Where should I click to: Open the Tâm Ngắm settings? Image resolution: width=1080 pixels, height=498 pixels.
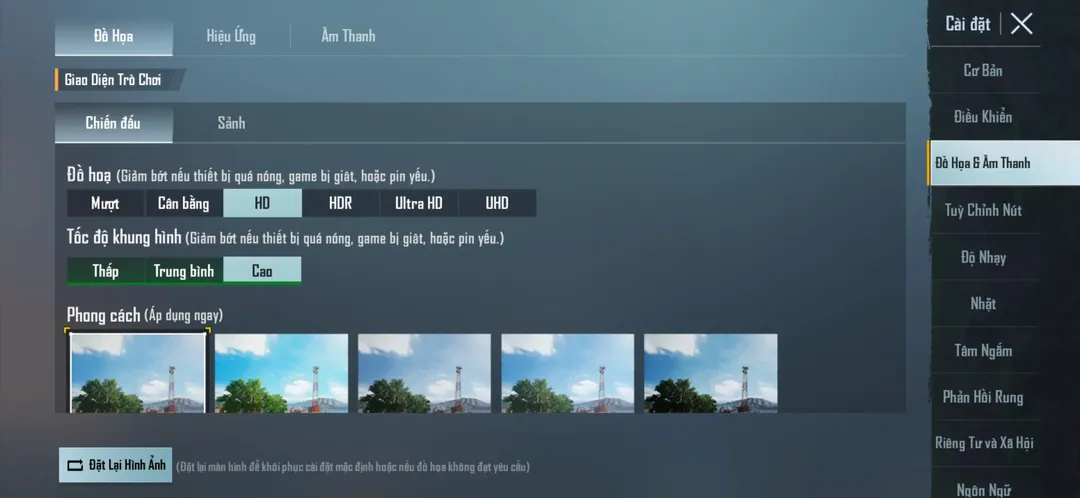click(x=983, y=351)
